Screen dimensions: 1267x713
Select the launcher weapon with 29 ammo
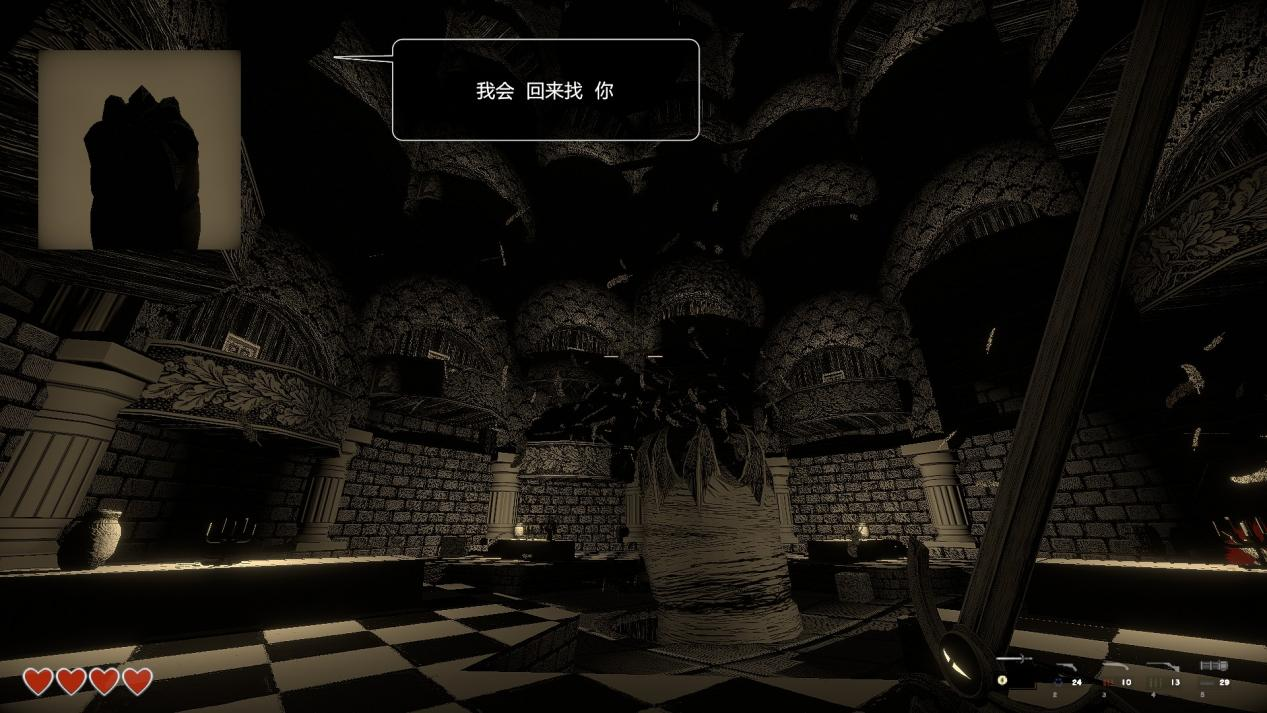(x=1212, y=667)
